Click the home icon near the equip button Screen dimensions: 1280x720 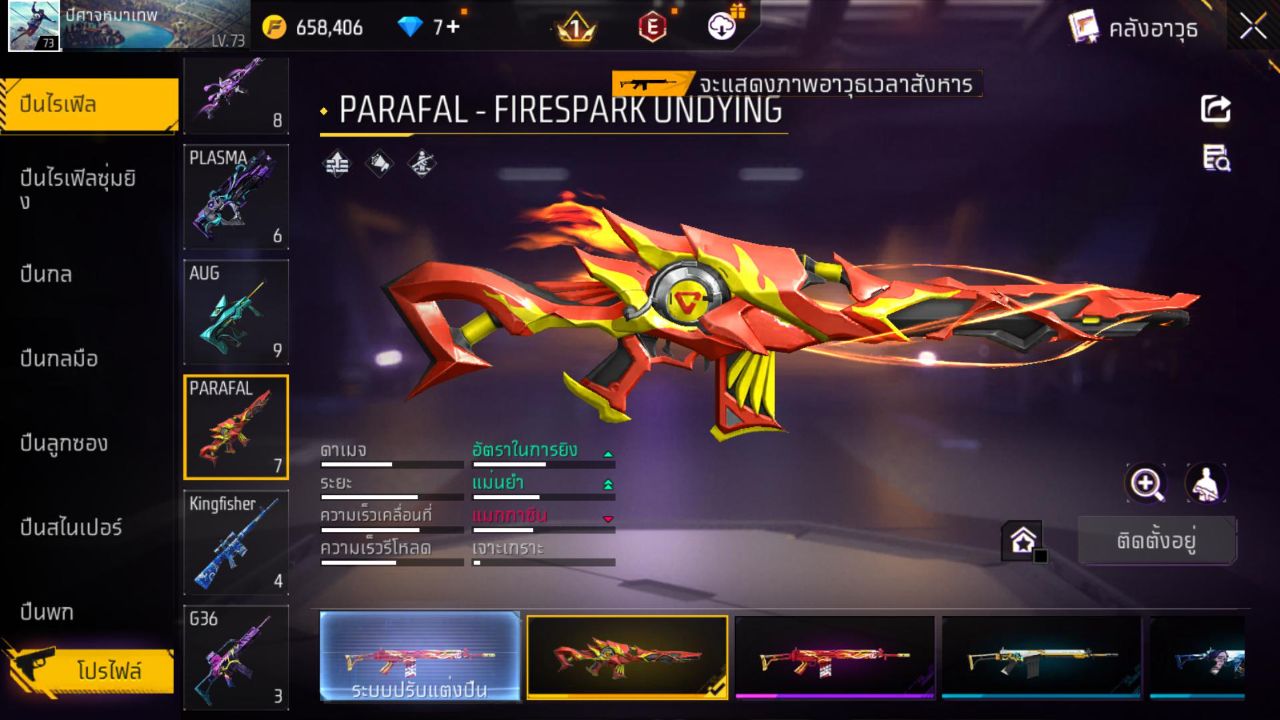click(1024, 538)
